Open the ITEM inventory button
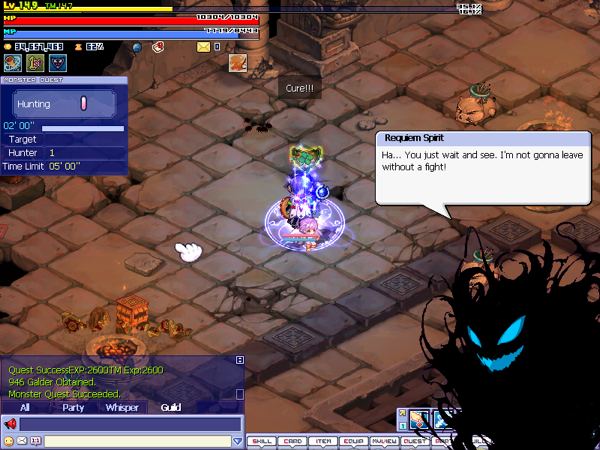 pos(322,440)
